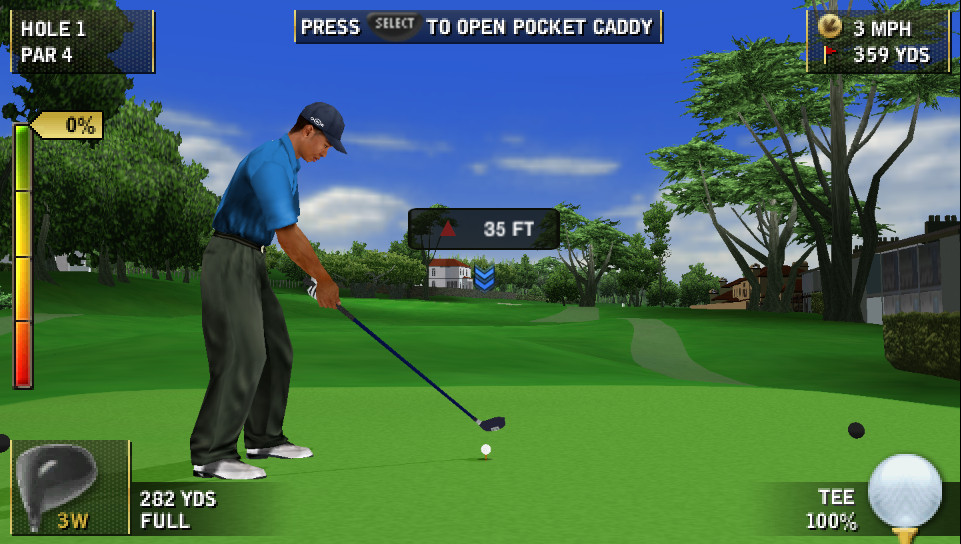Click the vertical swing power meter
Image resolution: width=961 pixels, height=544 pixels.
pos(22,255)
